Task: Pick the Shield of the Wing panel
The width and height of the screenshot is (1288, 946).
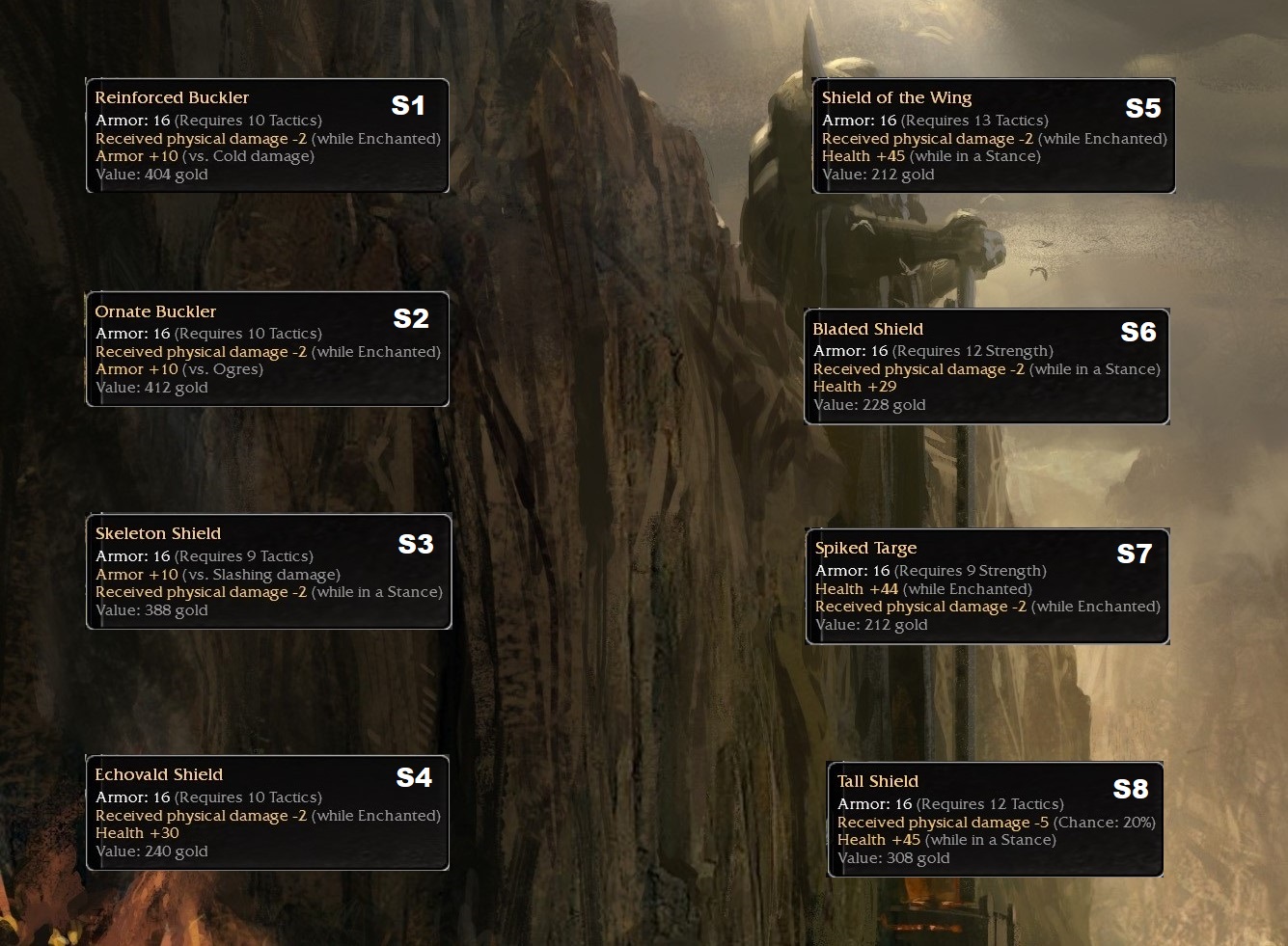Action: (994, 136)
